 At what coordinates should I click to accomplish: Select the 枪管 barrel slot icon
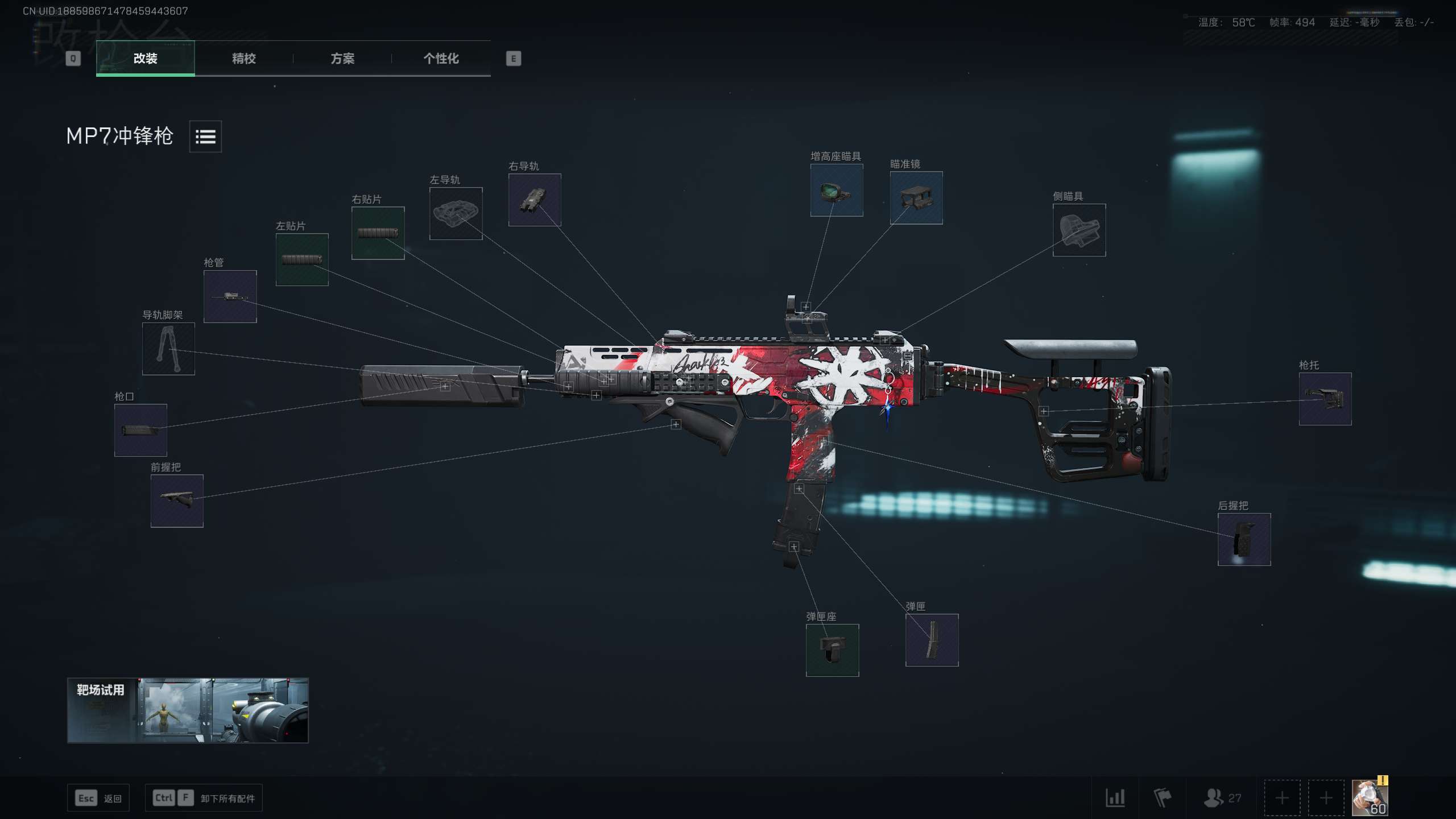tap(230, 296)
